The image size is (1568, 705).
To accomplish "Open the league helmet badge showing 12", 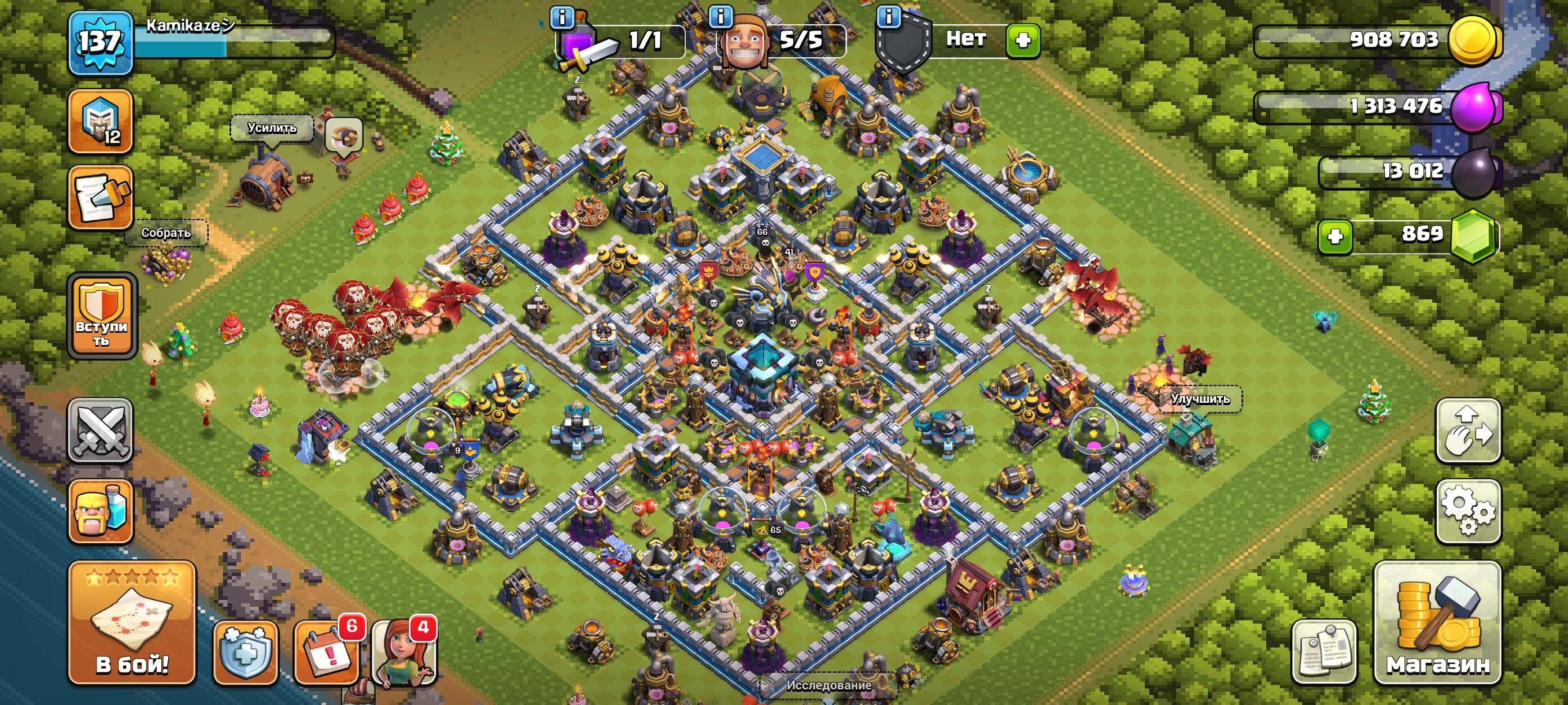I will pyautogui.click(x=101, y=125).
